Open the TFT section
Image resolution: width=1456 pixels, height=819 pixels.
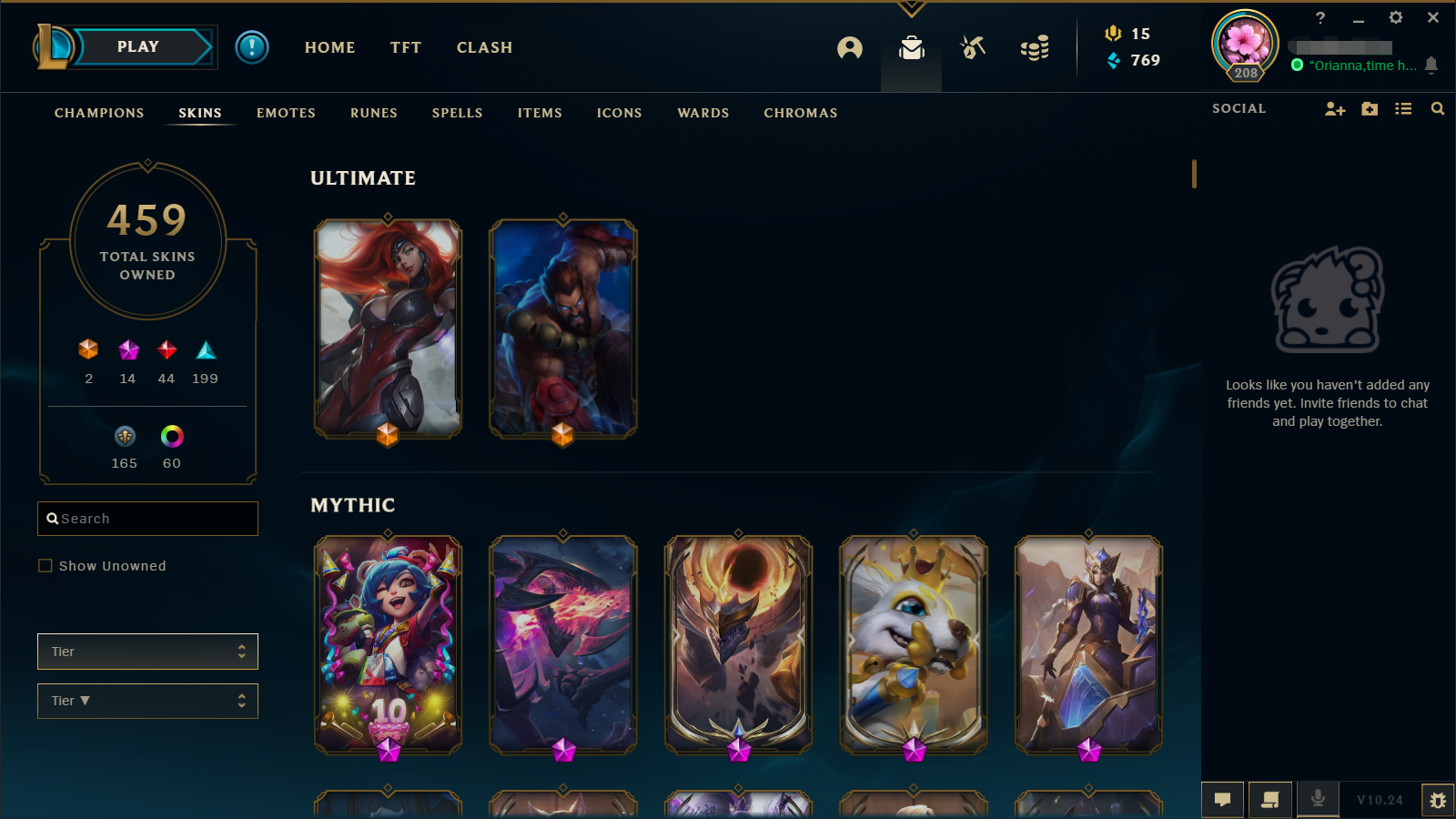point(406,47)
